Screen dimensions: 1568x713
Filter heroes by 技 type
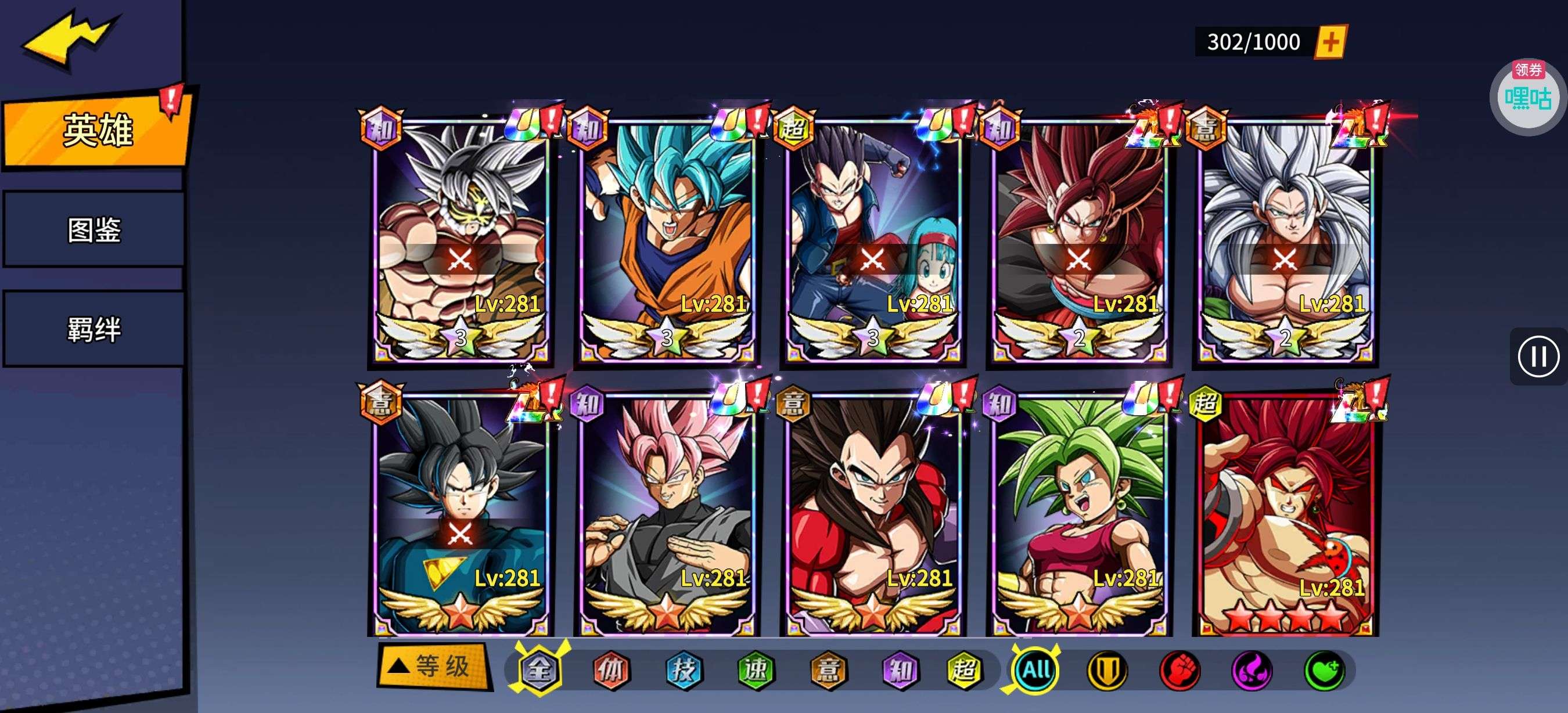point(683,671)
